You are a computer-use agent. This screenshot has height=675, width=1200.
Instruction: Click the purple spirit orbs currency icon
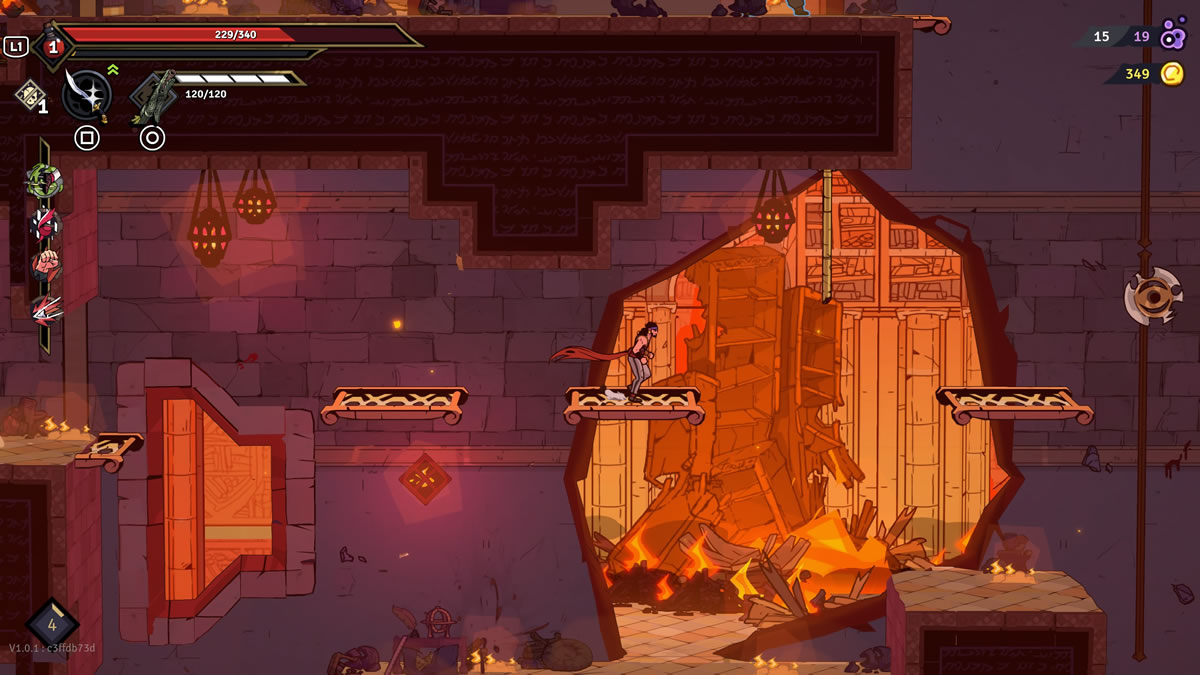tap(1172, 36)
